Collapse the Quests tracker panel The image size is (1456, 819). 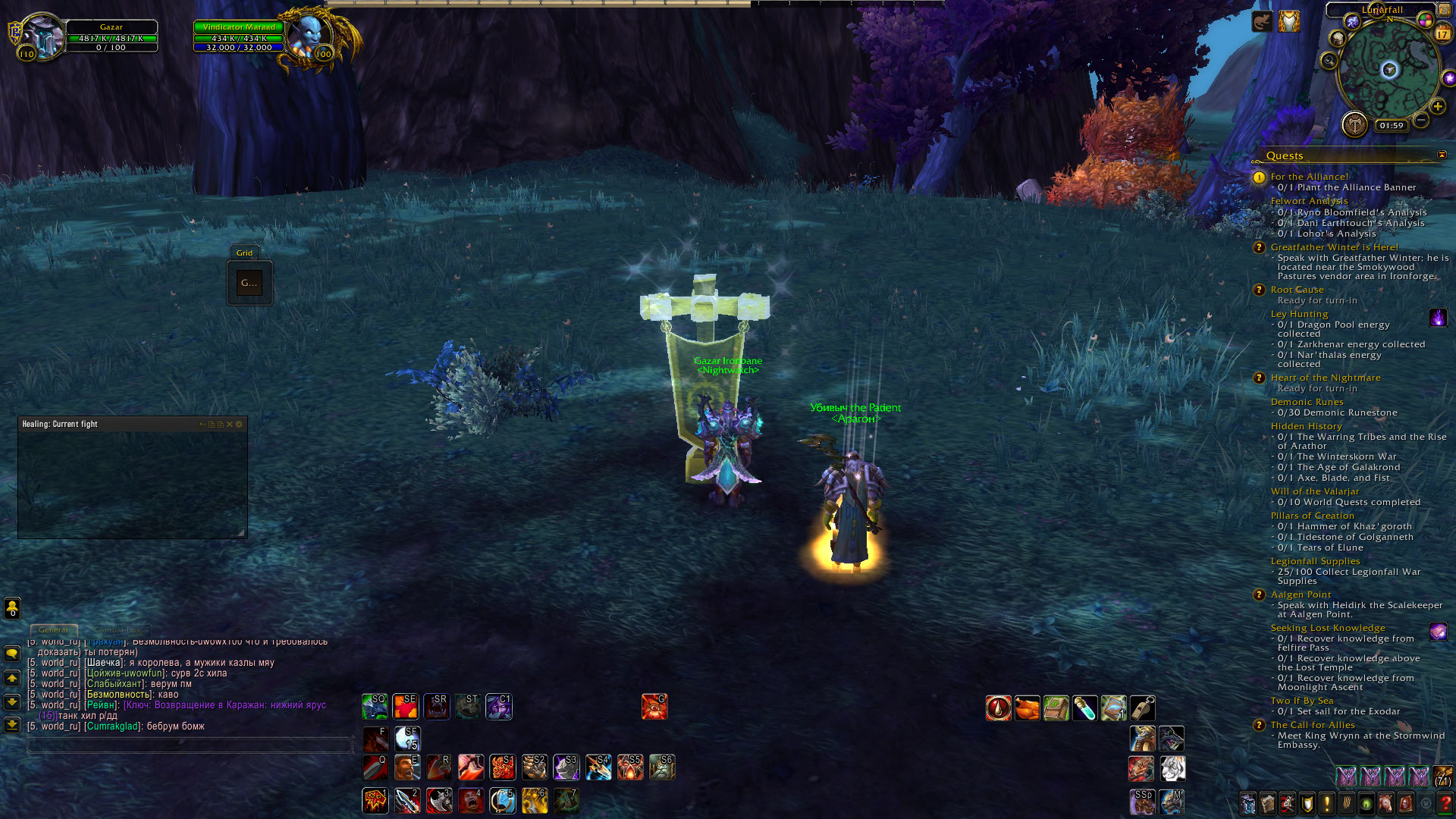1442,155
